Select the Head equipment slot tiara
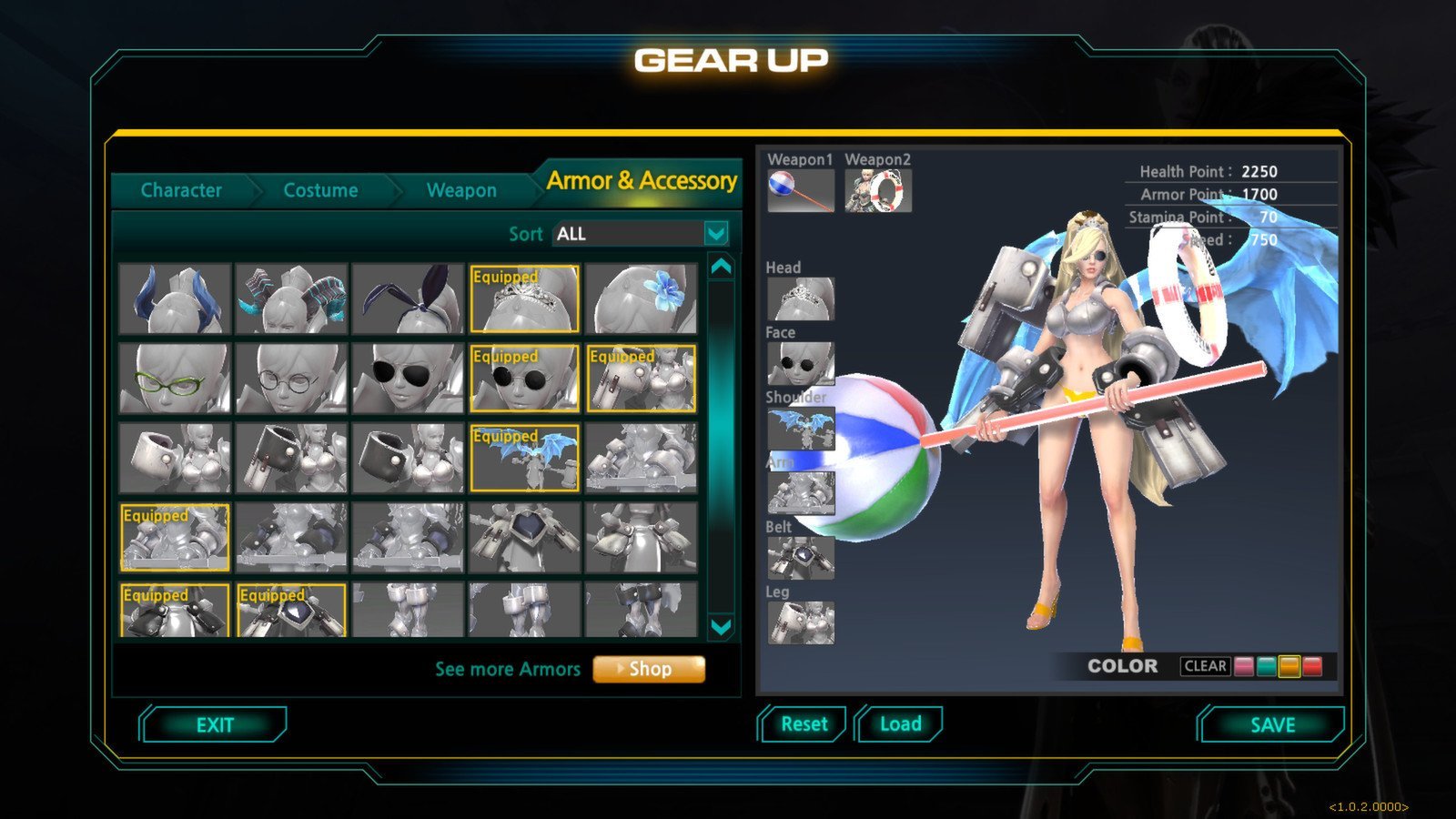Screen dimensions: 1456x819 [800, 298]
